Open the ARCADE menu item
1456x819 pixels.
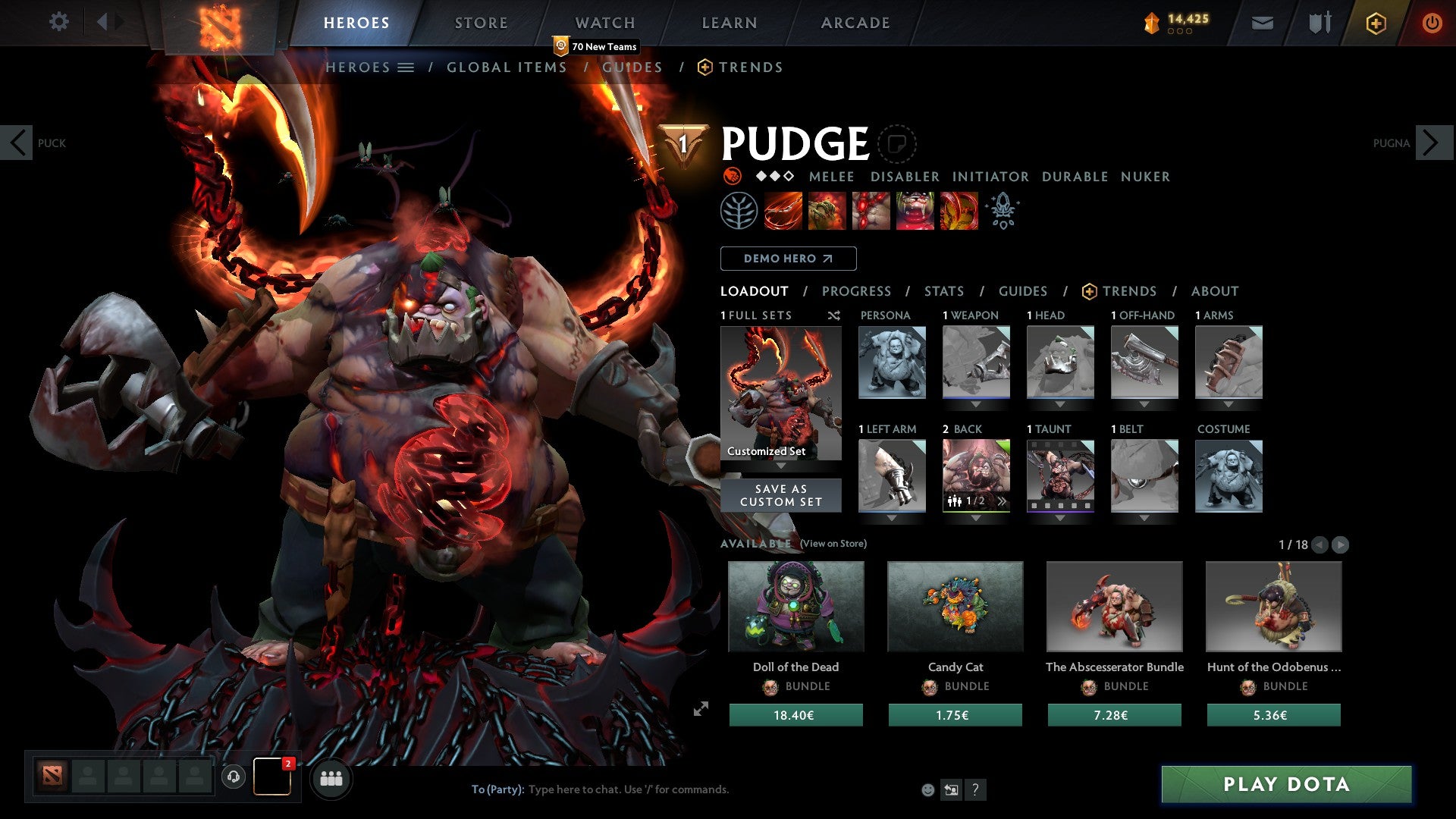855,23
